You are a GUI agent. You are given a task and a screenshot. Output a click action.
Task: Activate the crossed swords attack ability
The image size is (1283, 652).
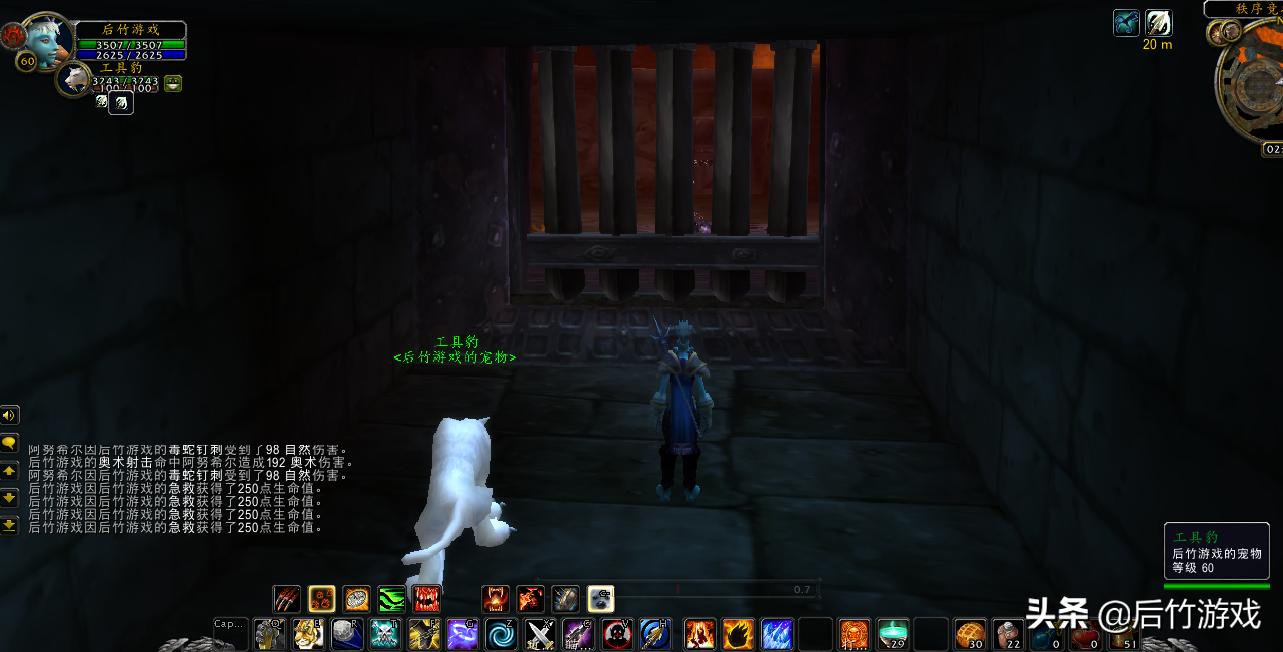coord(540,634)
